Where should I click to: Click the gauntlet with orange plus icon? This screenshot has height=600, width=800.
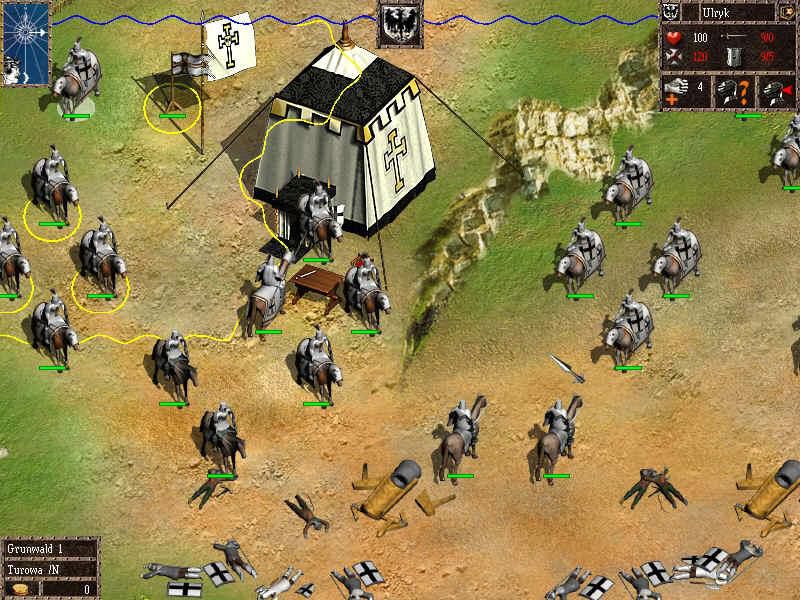pos(674,91)
